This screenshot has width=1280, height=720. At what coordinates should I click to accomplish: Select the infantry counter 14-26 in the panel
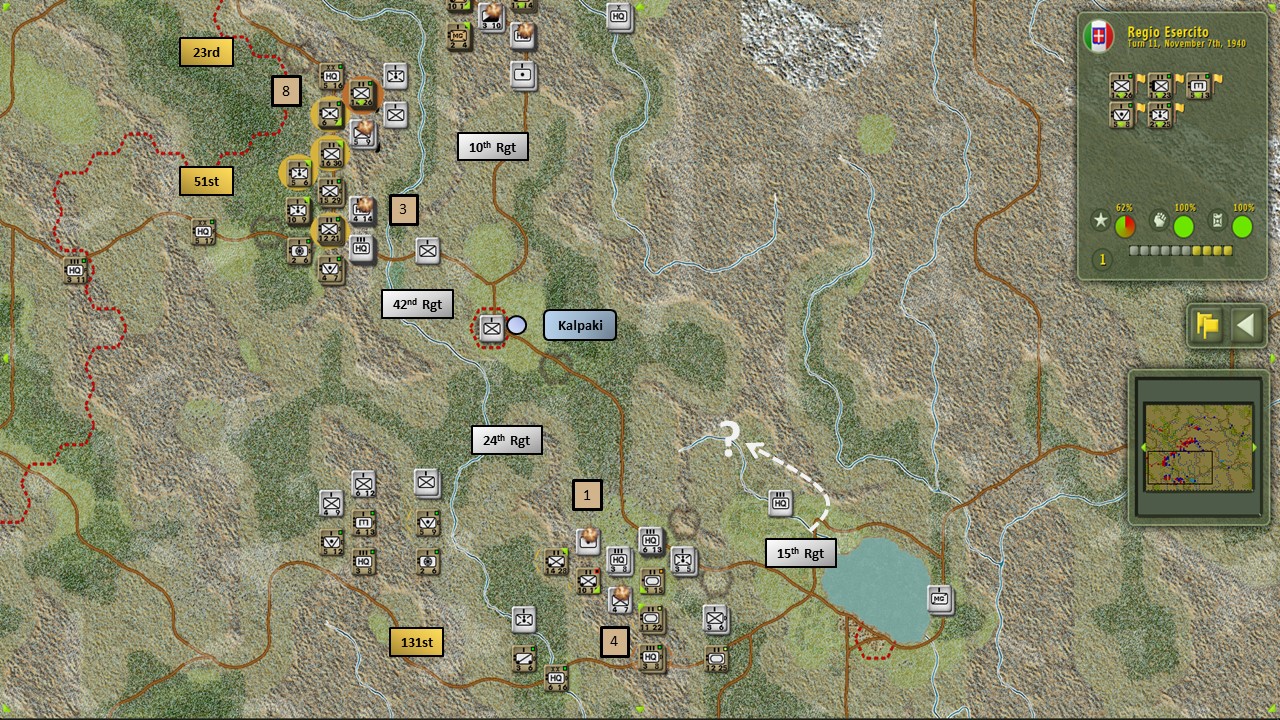1122,86
